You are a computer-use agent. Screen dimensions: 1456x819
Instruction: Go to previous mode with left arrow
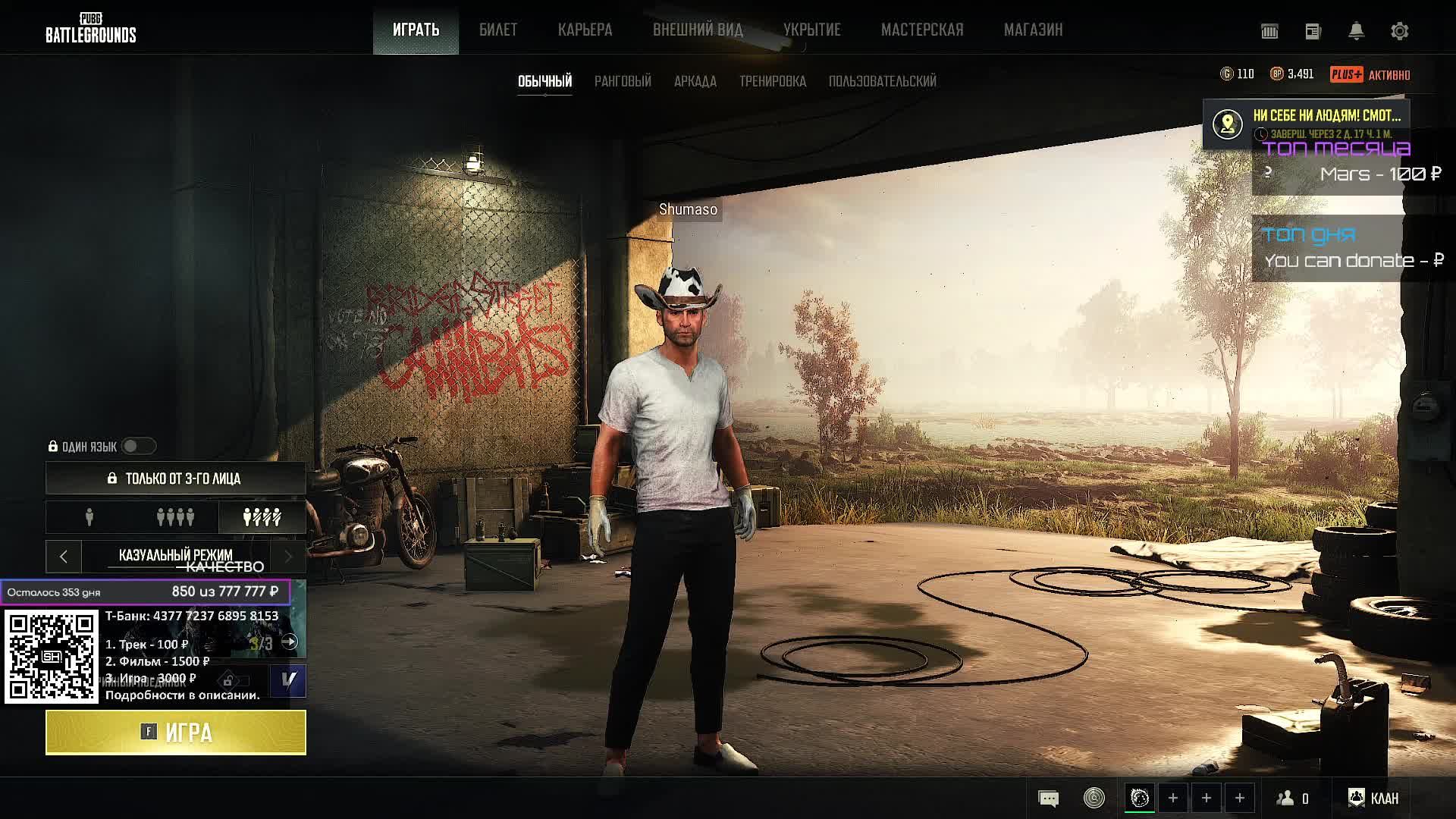point(64,557)
